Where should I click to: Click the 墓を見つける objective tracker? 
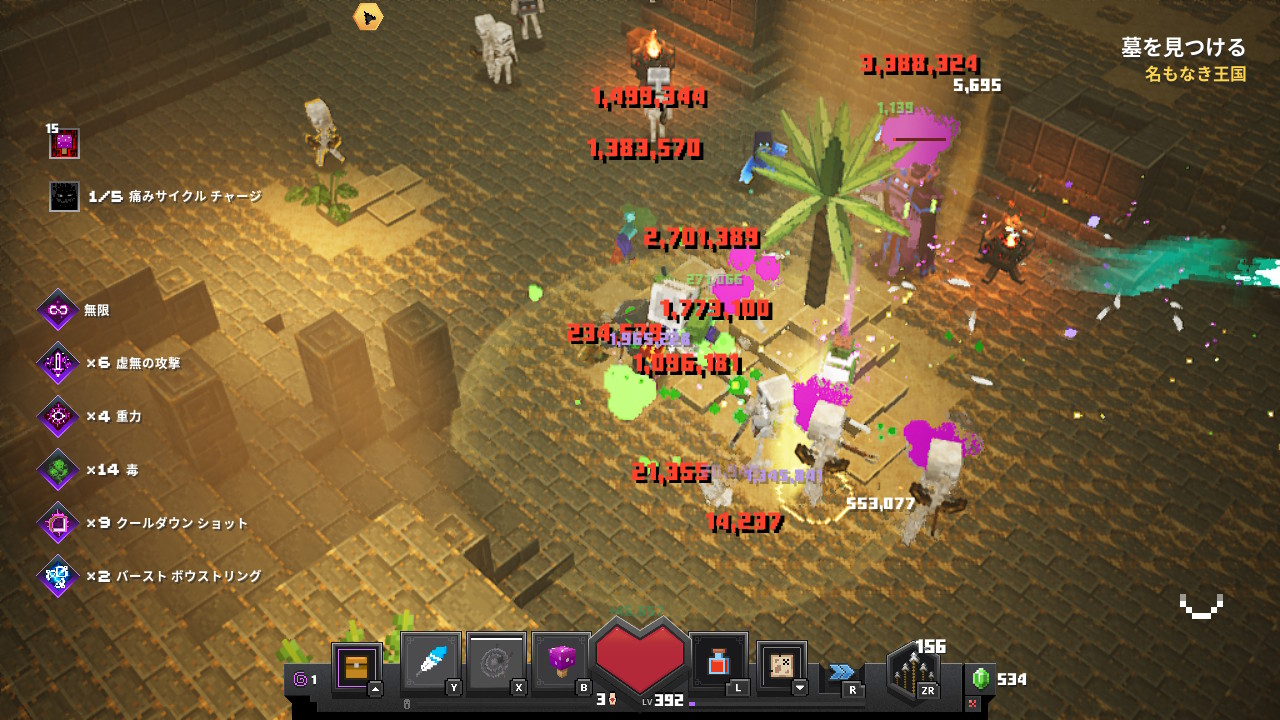point(1183,48)
